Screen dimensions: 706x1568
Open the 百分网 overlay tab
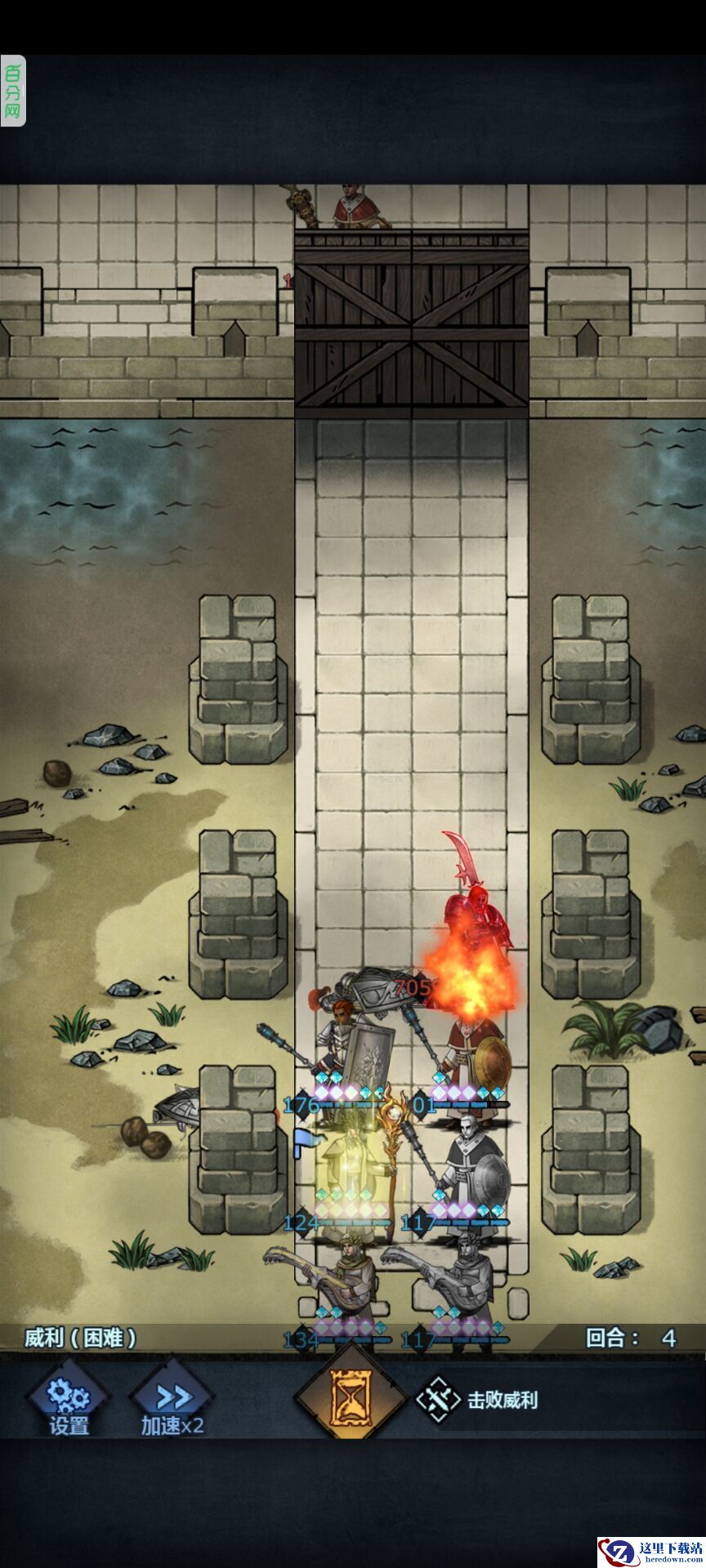pyautogui.click(x=13, y=91)
